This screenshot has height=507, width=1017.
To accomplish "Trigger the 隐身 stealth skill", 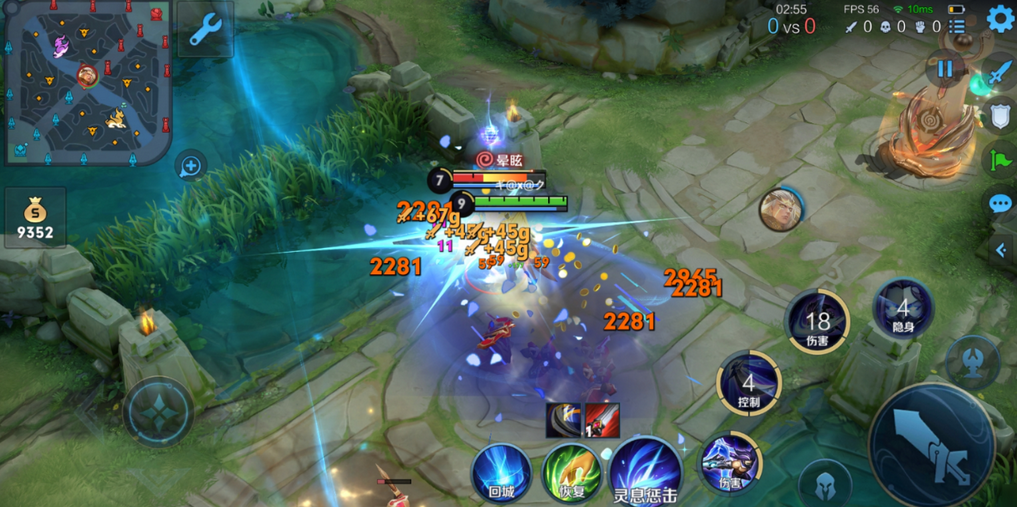I will coord(903,308).
